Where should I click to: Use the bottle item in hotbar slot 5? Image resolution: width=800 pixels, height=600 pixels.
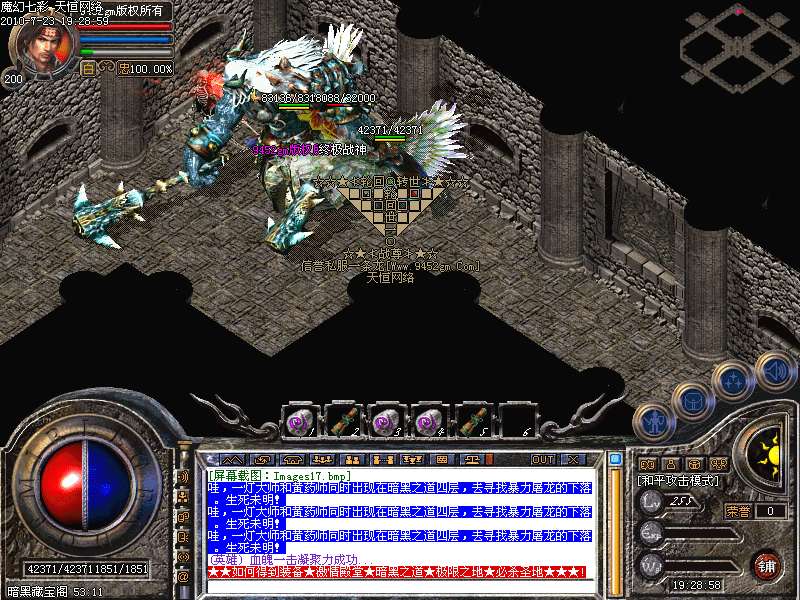473,421
